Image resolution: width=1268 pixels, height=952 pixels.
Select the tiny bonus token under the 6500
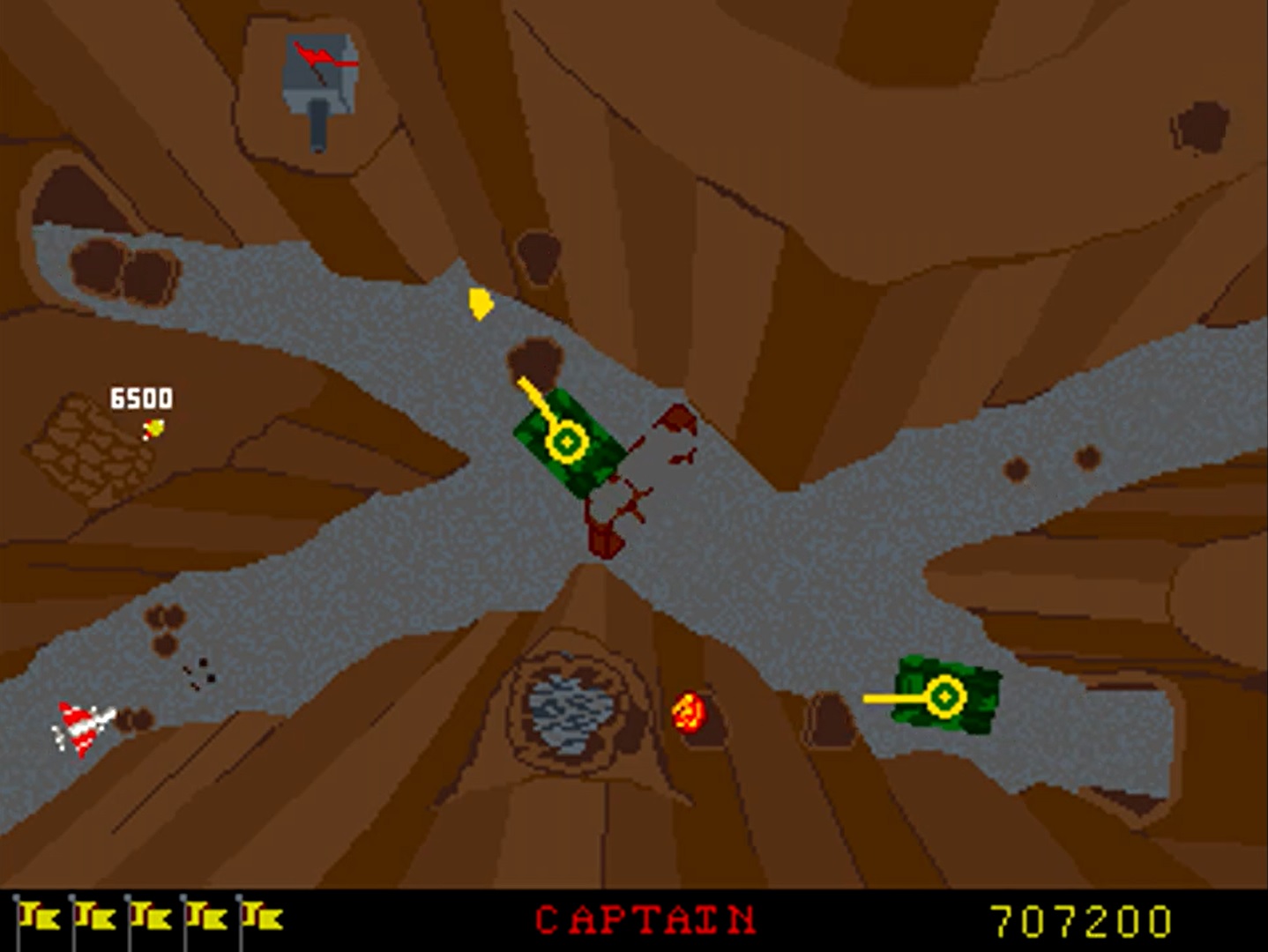153,429
